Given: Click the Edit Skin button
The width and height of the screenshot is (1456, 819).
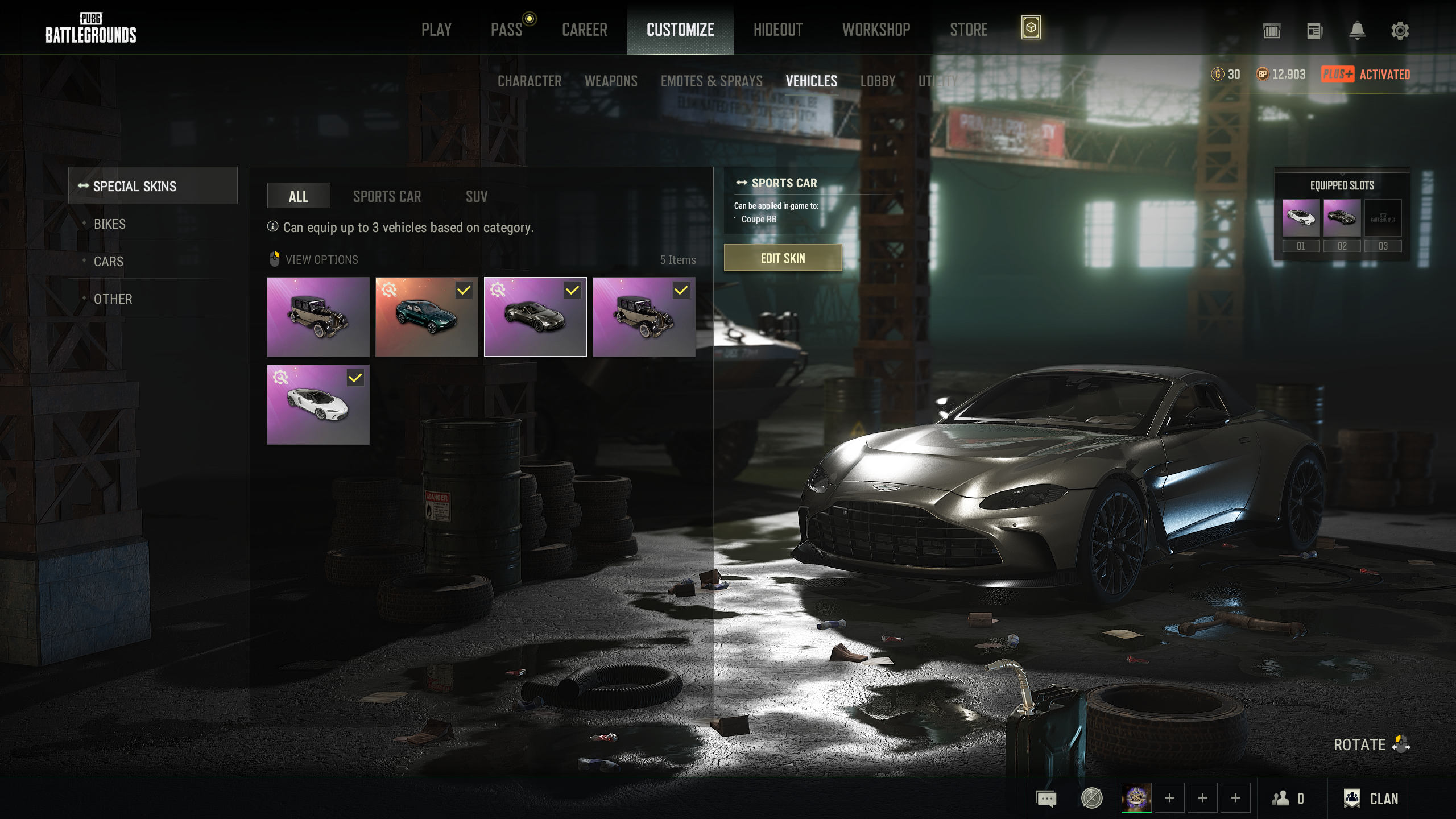Looking at the screenshot, I should 783,258.
